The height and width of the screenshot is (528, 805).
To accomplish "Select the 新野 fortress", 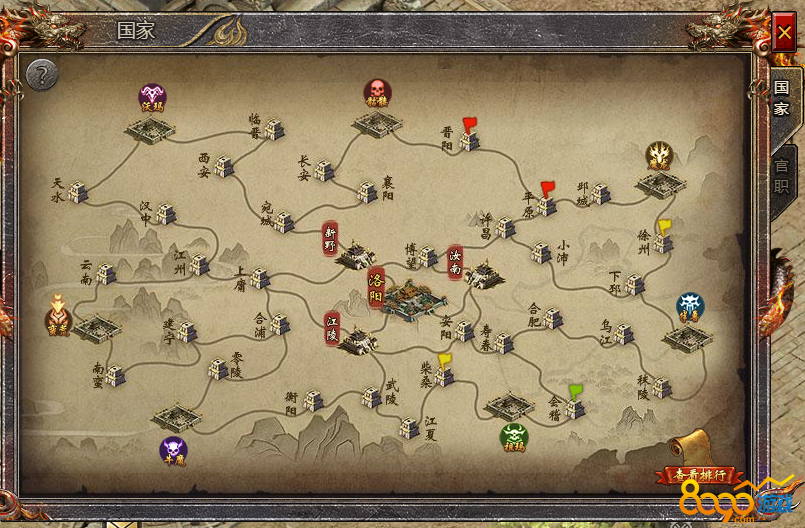I will [355, 254].
